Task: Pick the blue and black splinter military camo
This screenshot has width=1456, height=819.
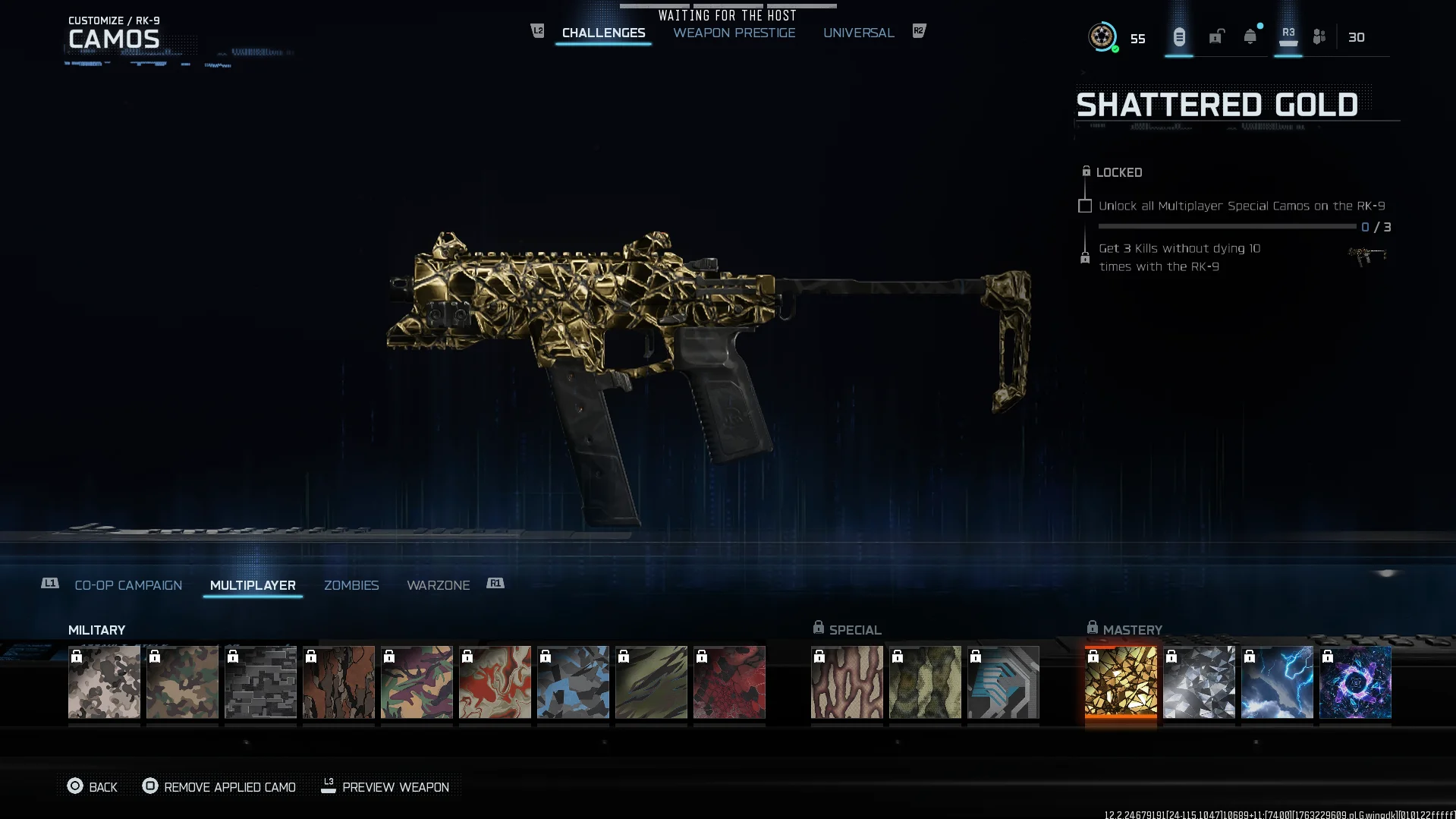Action: (x=573, y=682)
